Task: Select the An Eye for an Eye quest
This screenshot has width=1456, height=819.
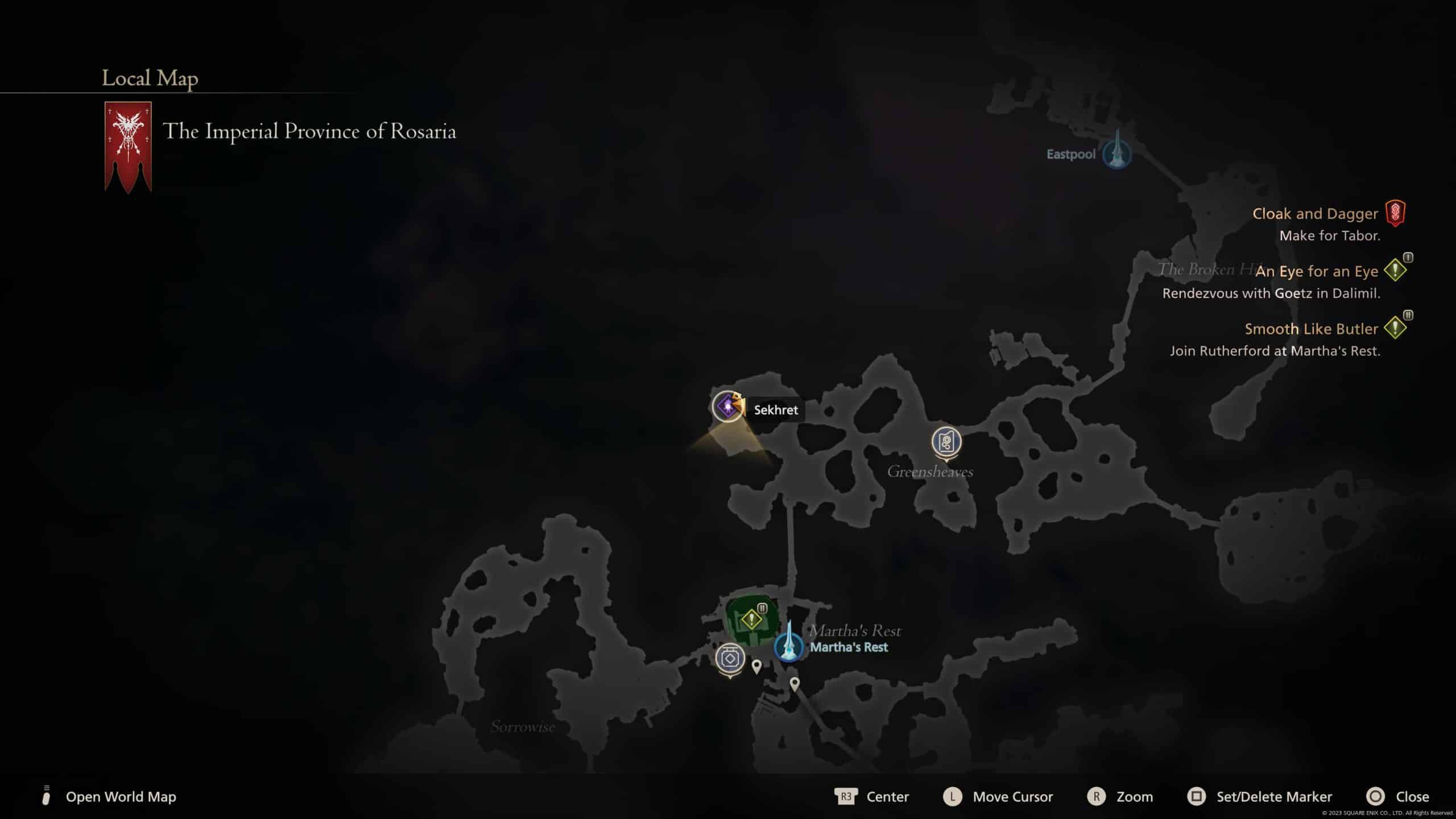Action: coord(1316,271)
